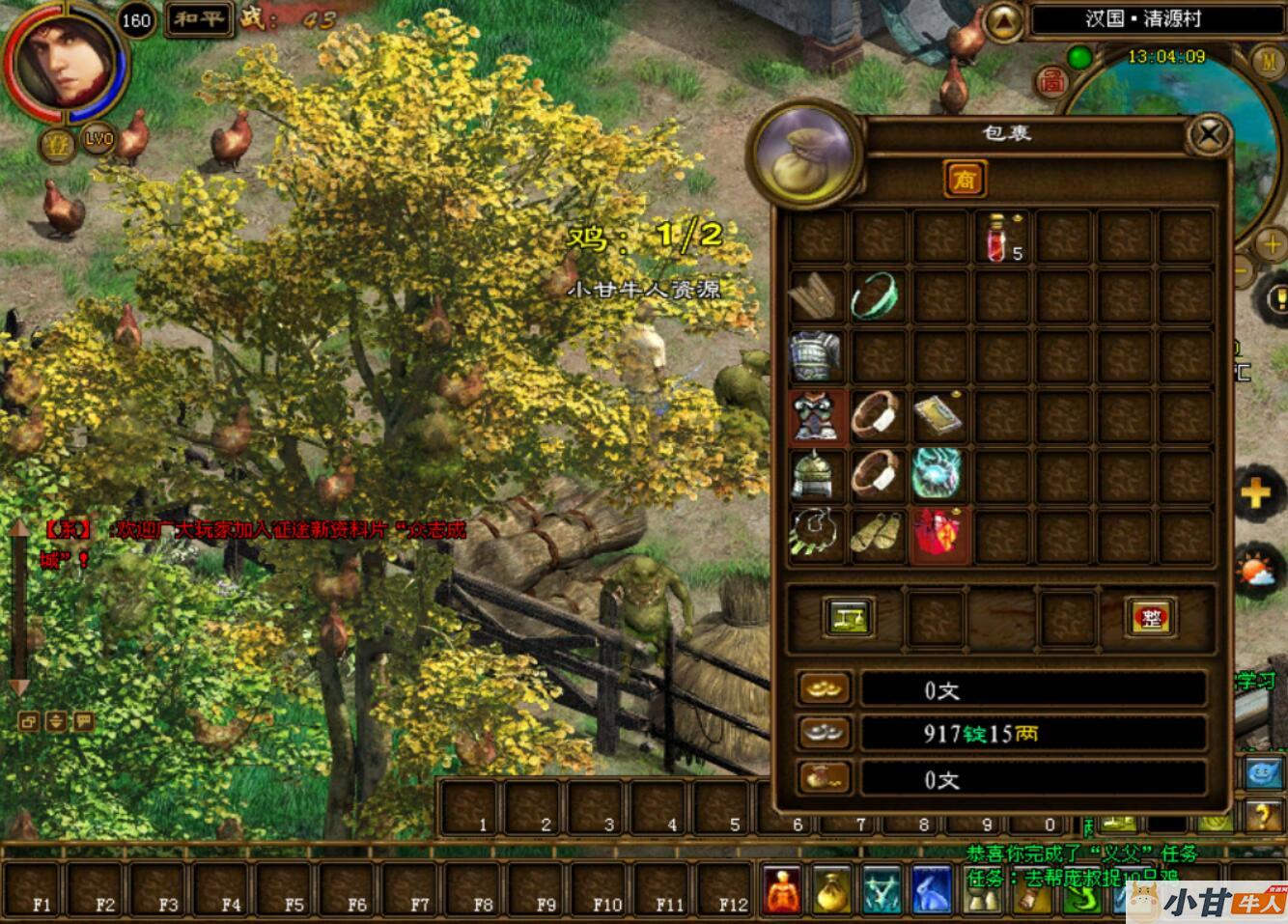Pick the straw sandals item
1288x924 pixels.
pyautogui.click(x=877, y=535)
